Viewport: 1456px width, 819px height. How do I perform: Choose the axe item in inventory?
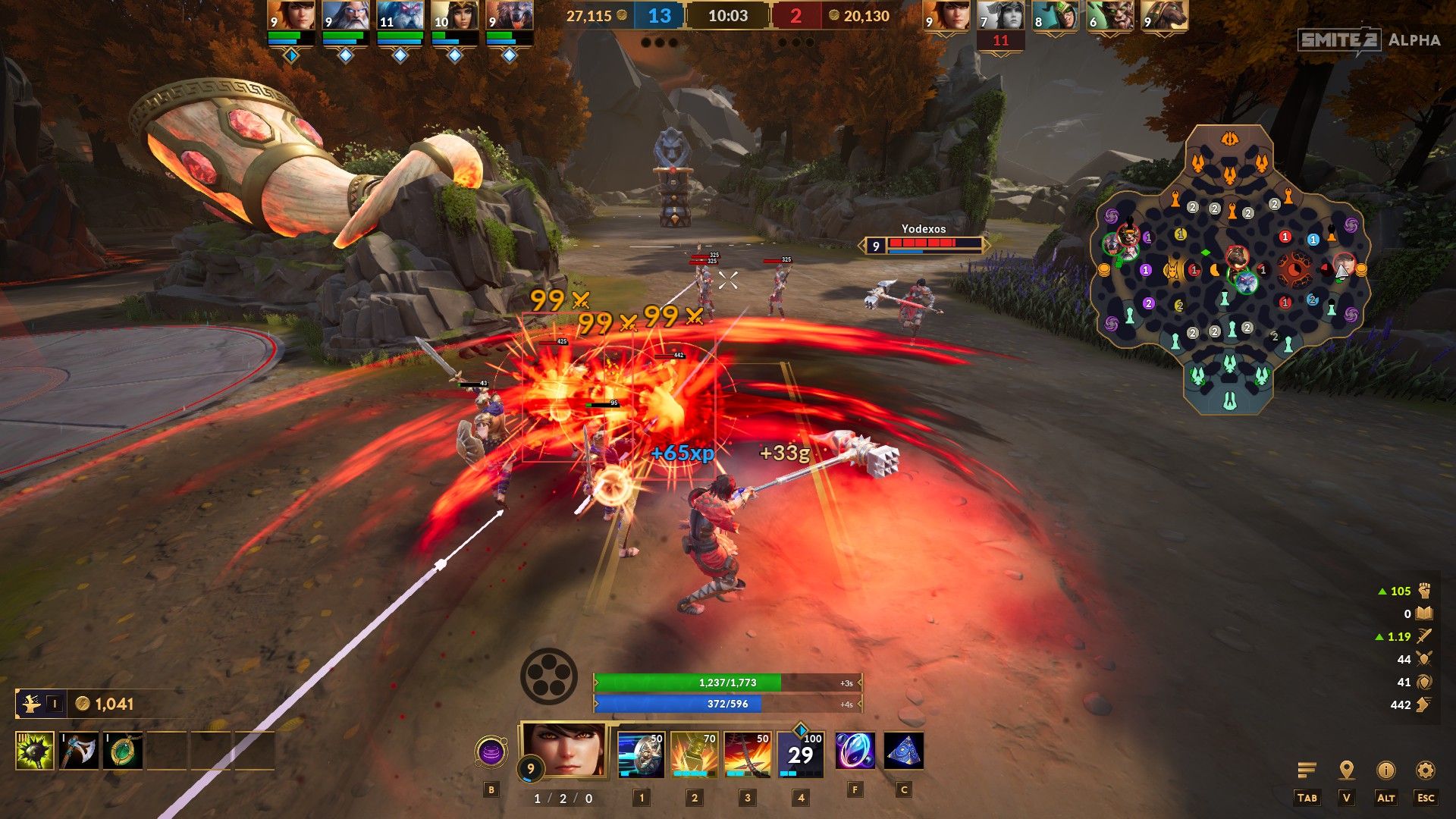pos(79,751)
